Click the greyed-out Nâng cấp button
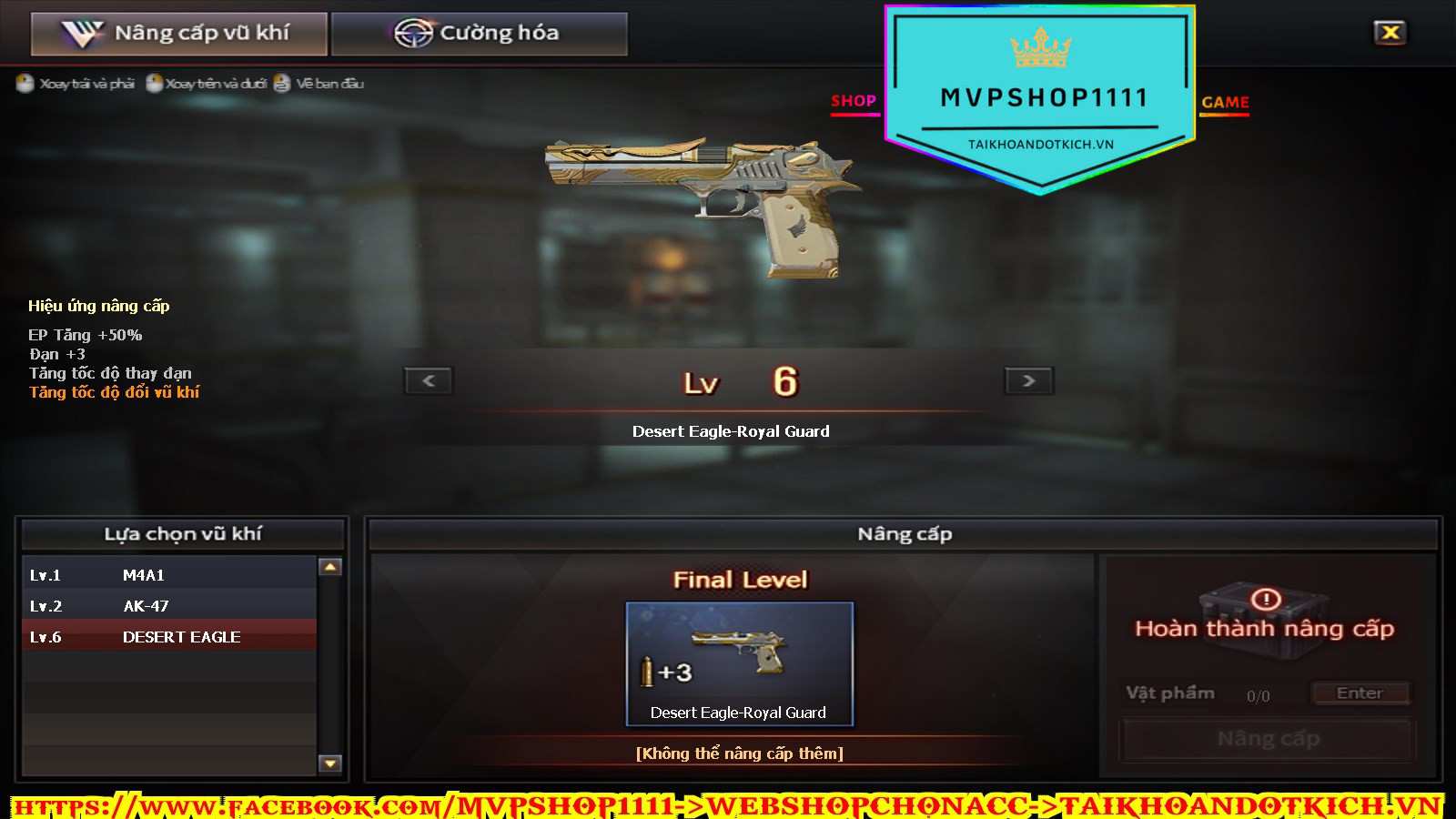This screenshot has width=1456, height=819. (x=1268, y=739)
